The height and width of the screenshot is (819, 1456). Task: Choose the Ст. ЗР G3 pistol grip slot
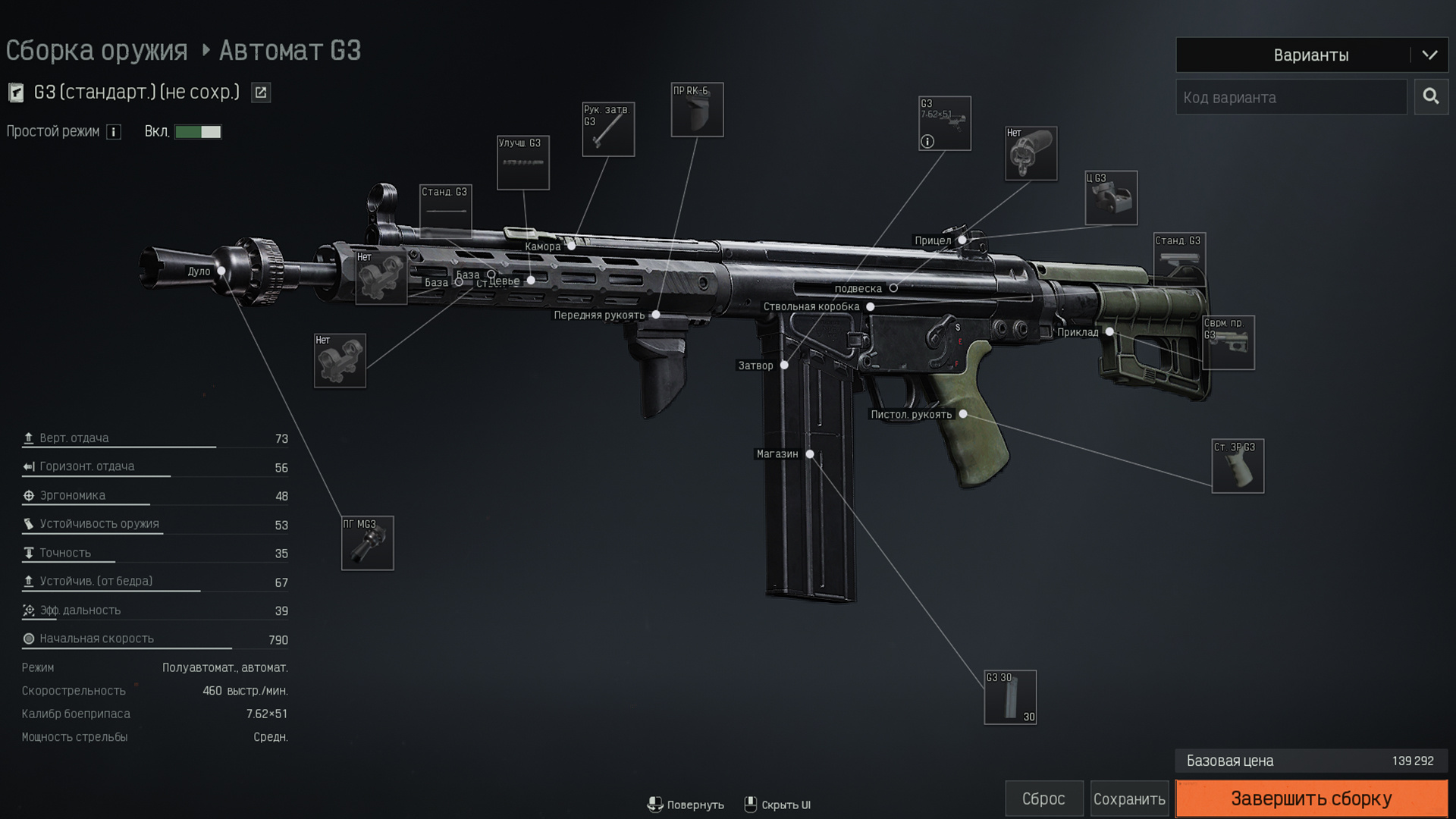[1238, 466]
